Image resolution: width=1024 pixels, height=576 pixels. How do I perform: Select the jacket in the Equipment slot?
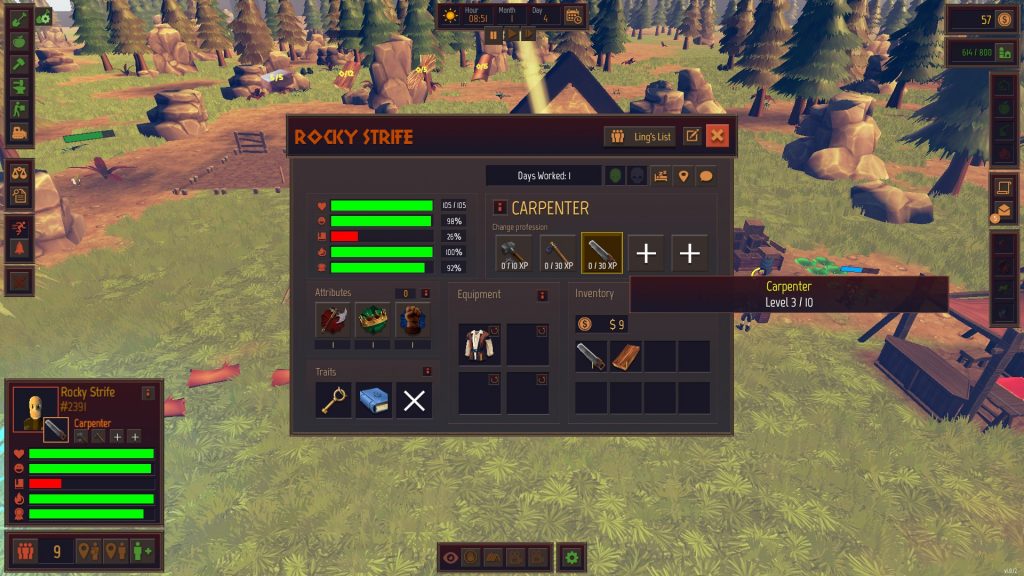(478, 344)
